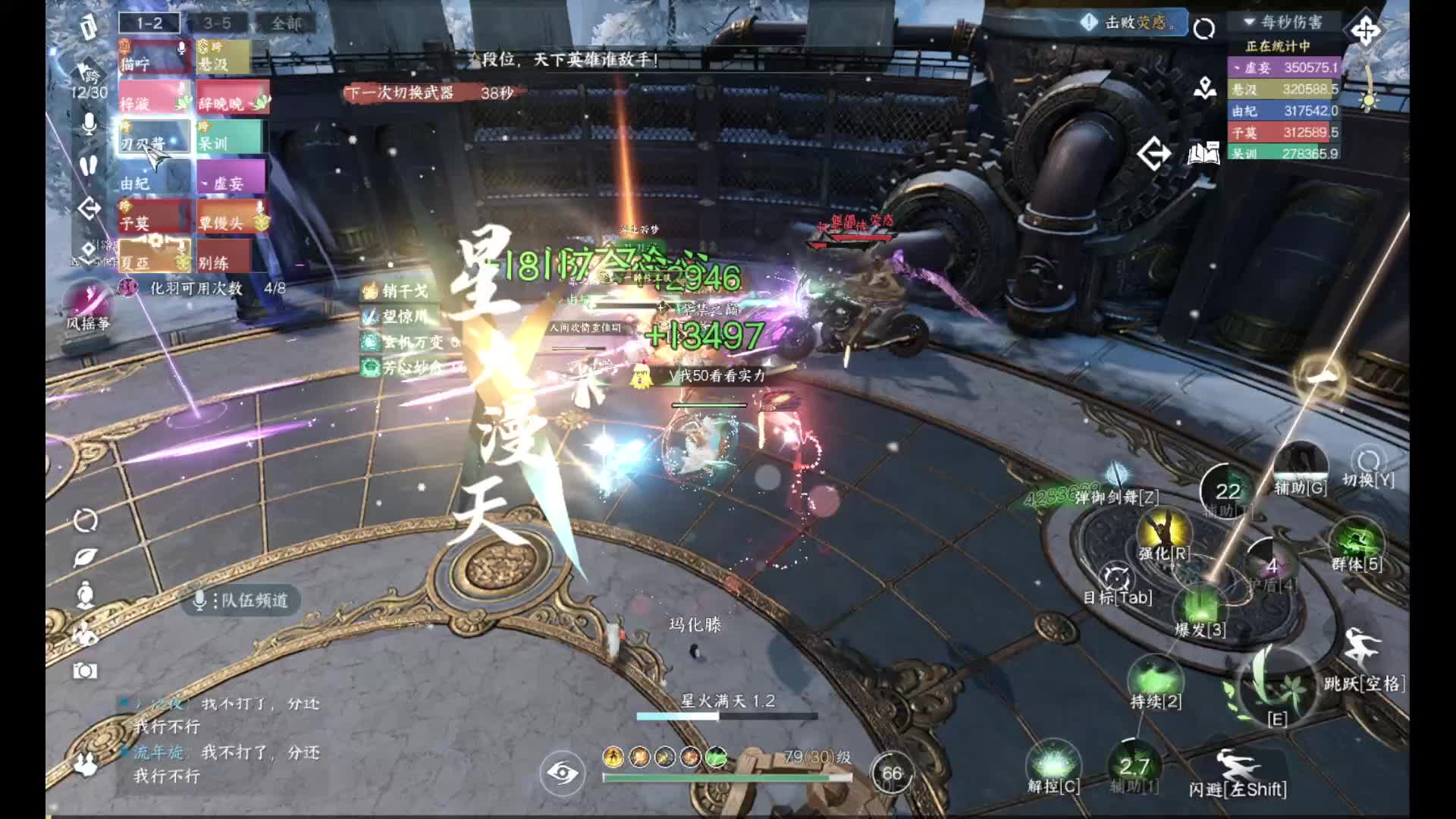Screen dimensions: 1456x819
Task: Switch to the 3-5 team tab
Action: [217, 24]
